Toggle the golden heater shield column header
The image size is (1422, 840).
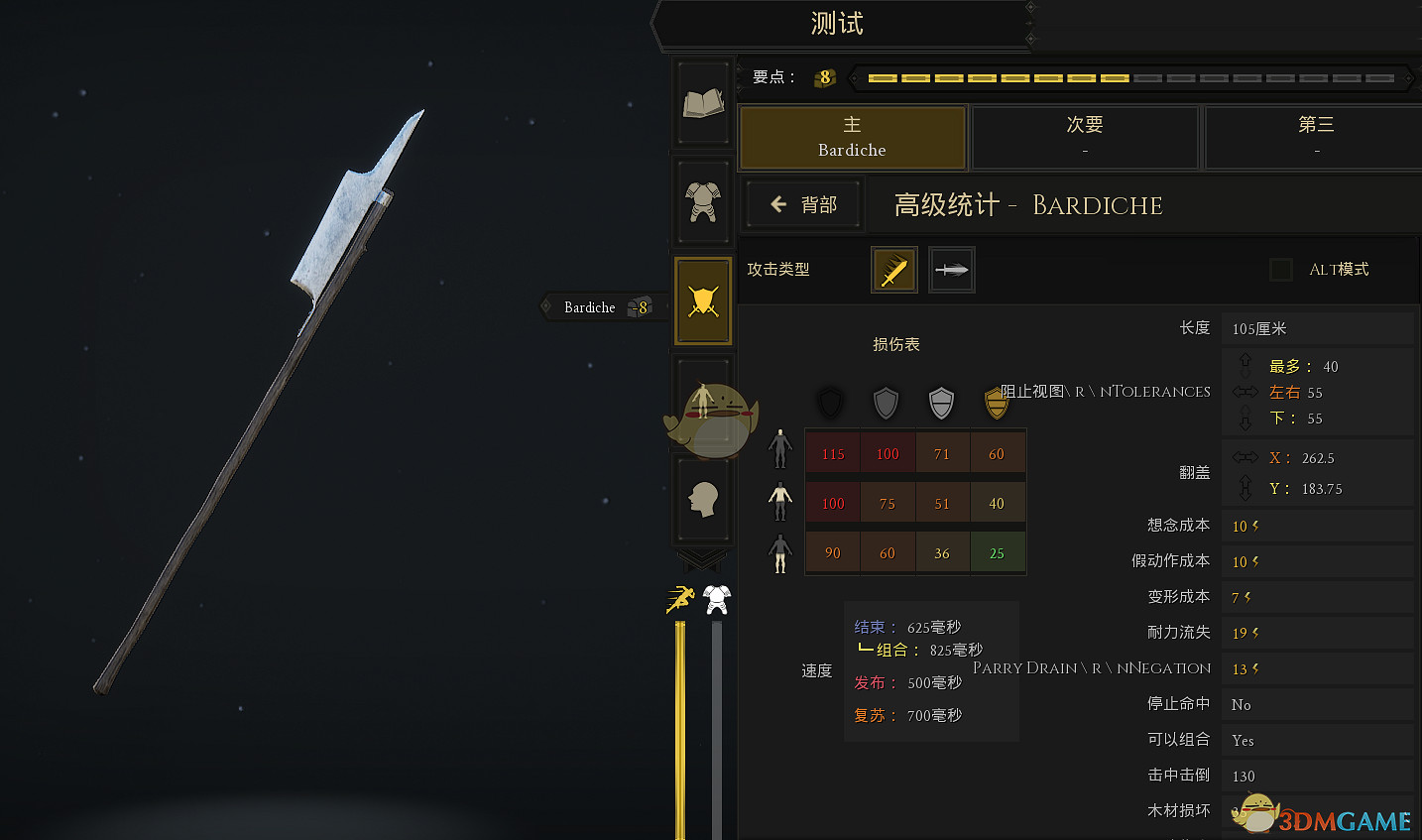(x=997, y=403)
